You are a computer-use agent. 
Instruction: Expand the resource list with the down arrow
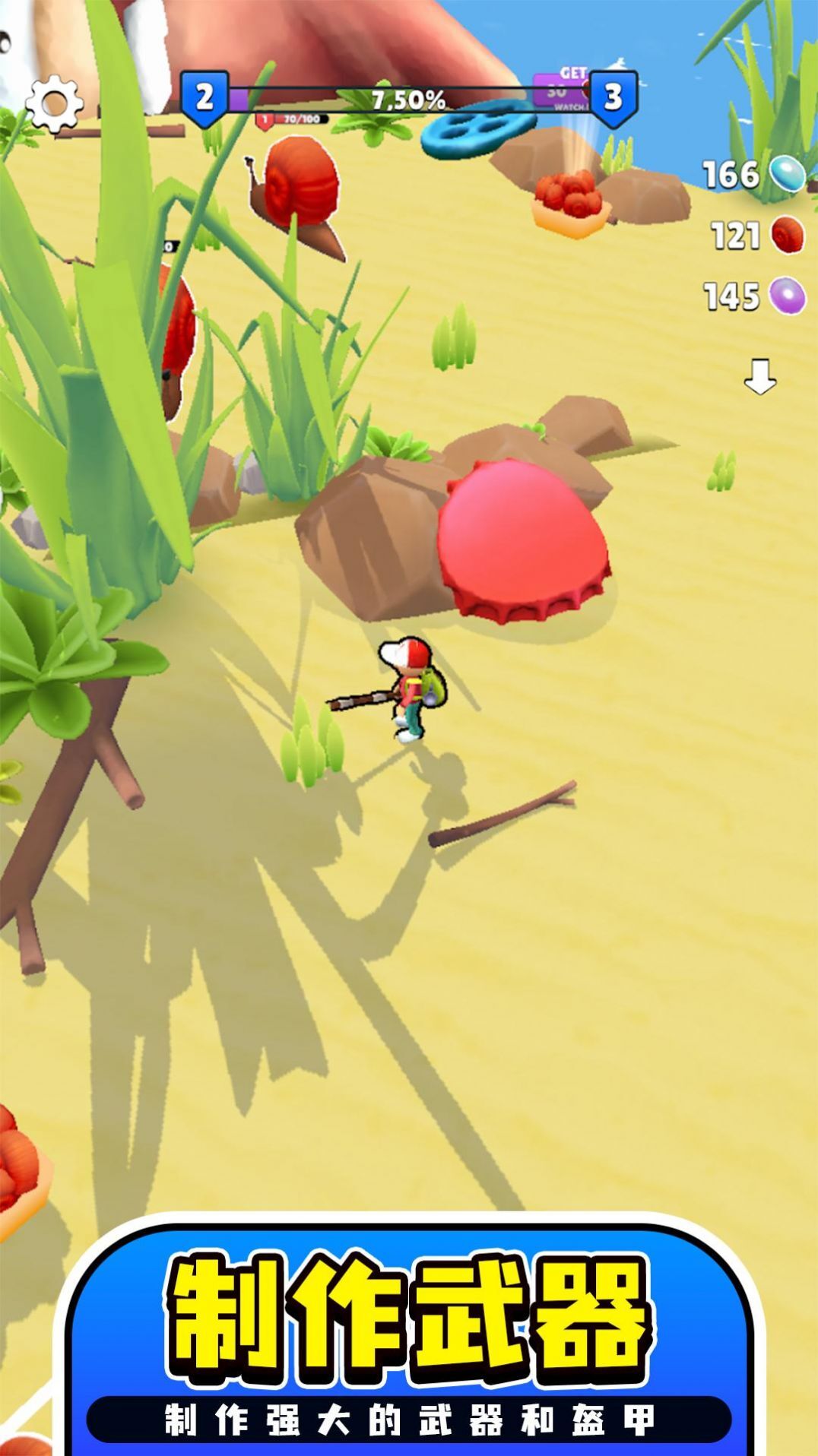(759, 377)
